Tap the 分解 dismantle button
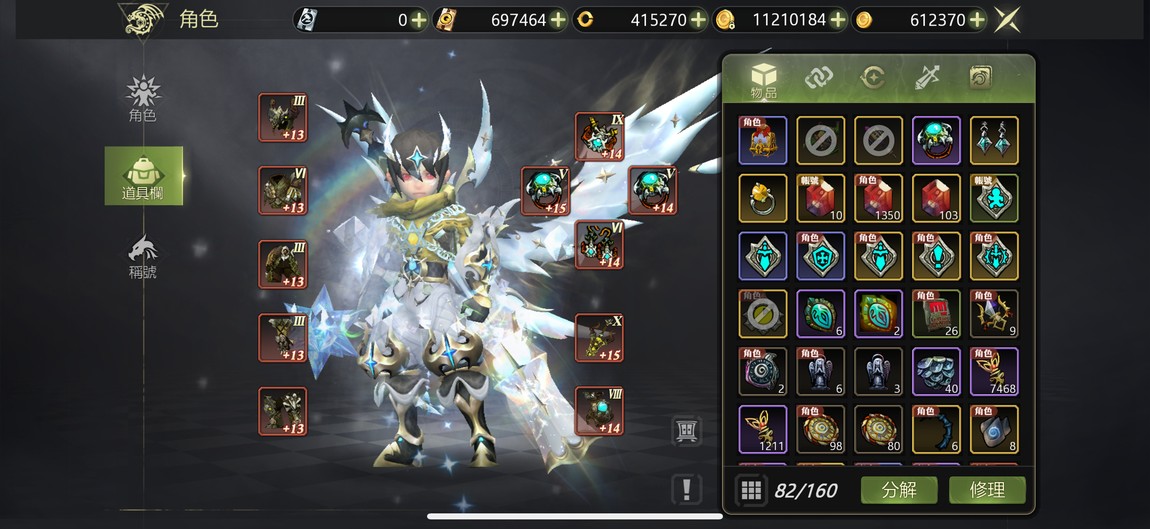This screenshot has width=1150, height=529. click(x=899, y=490)
